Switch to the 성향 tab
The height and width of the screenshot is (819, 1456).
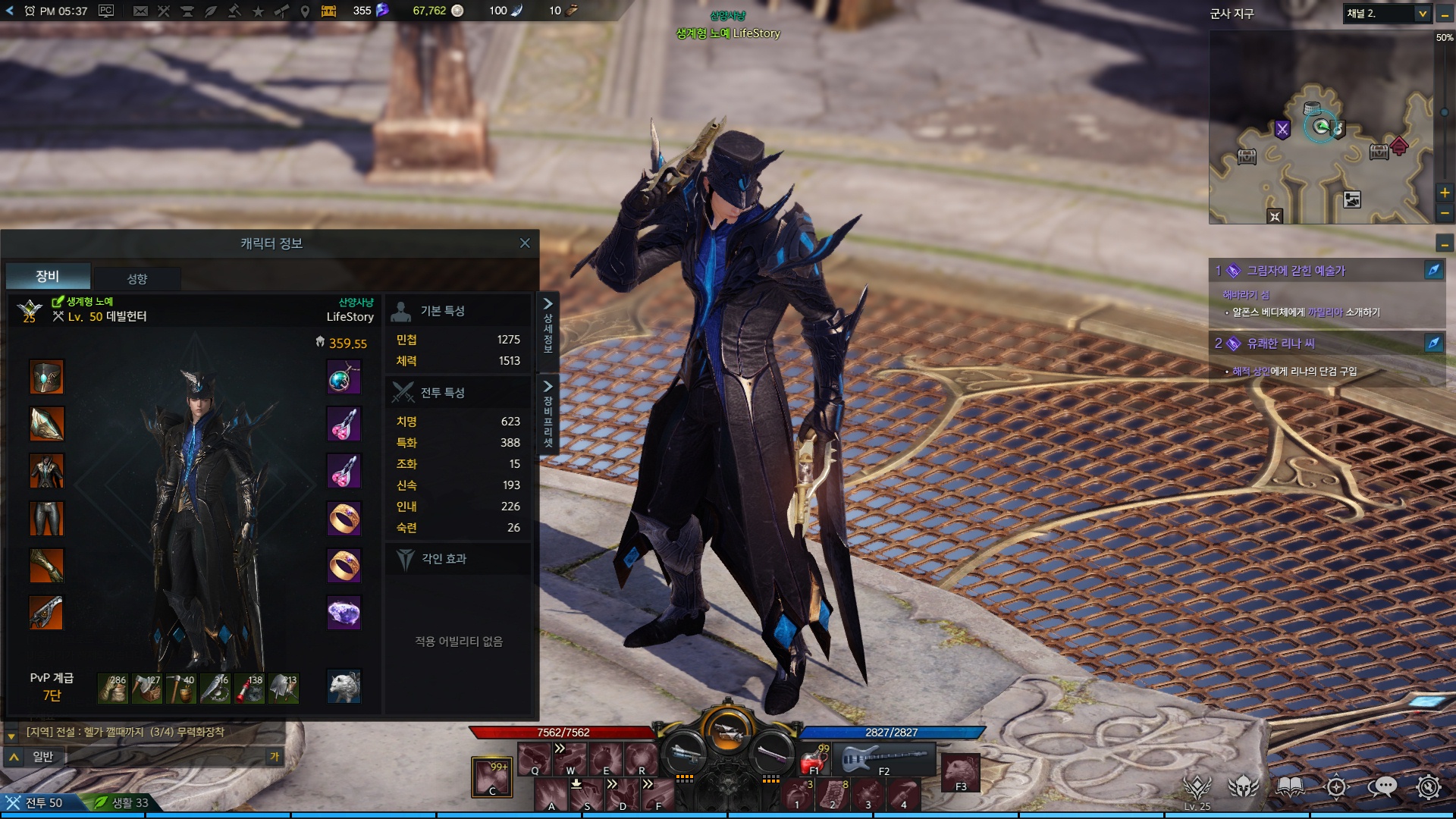(137, 278)
